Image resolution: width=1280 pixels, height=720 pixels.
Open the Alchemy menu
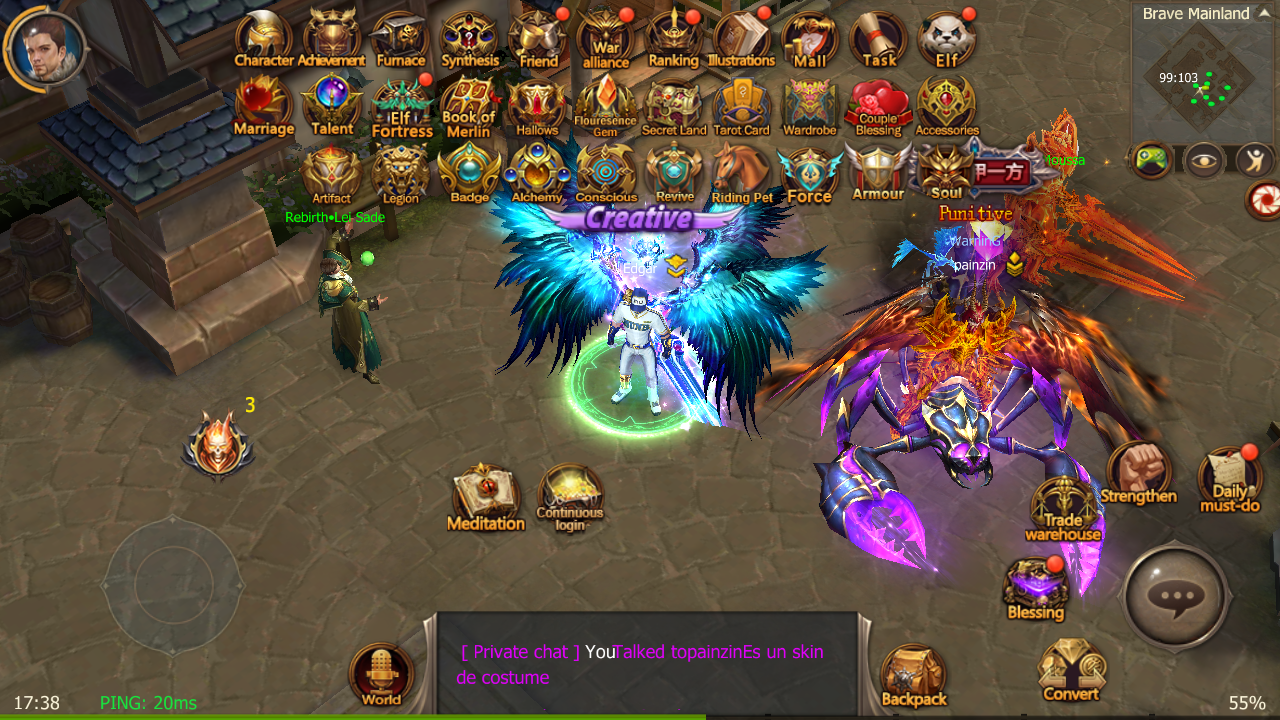[537, 170]
